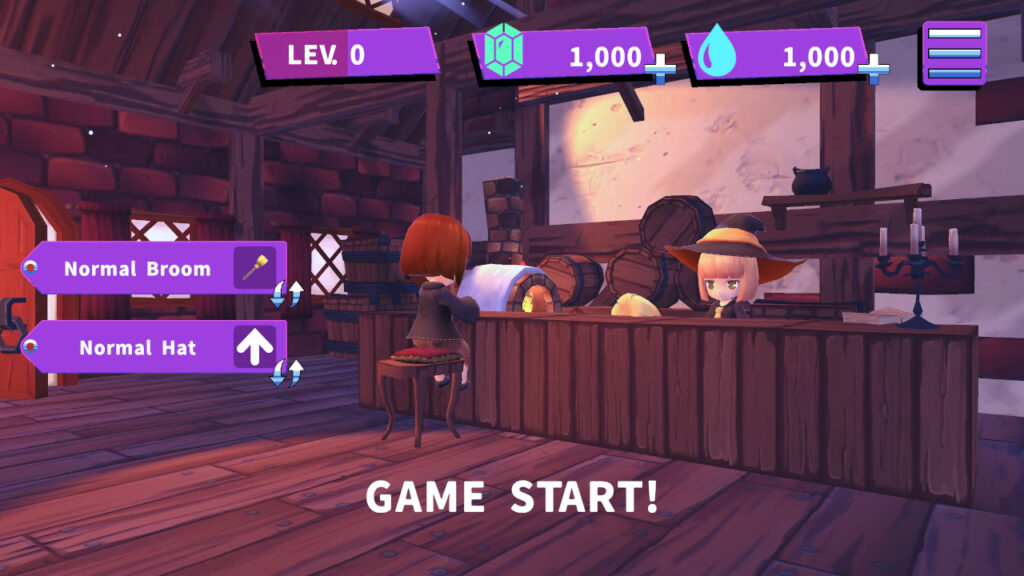Add more blue water drops with plus
The width and height of the screenshot is (1024, 576).
[x=873, y=69]
